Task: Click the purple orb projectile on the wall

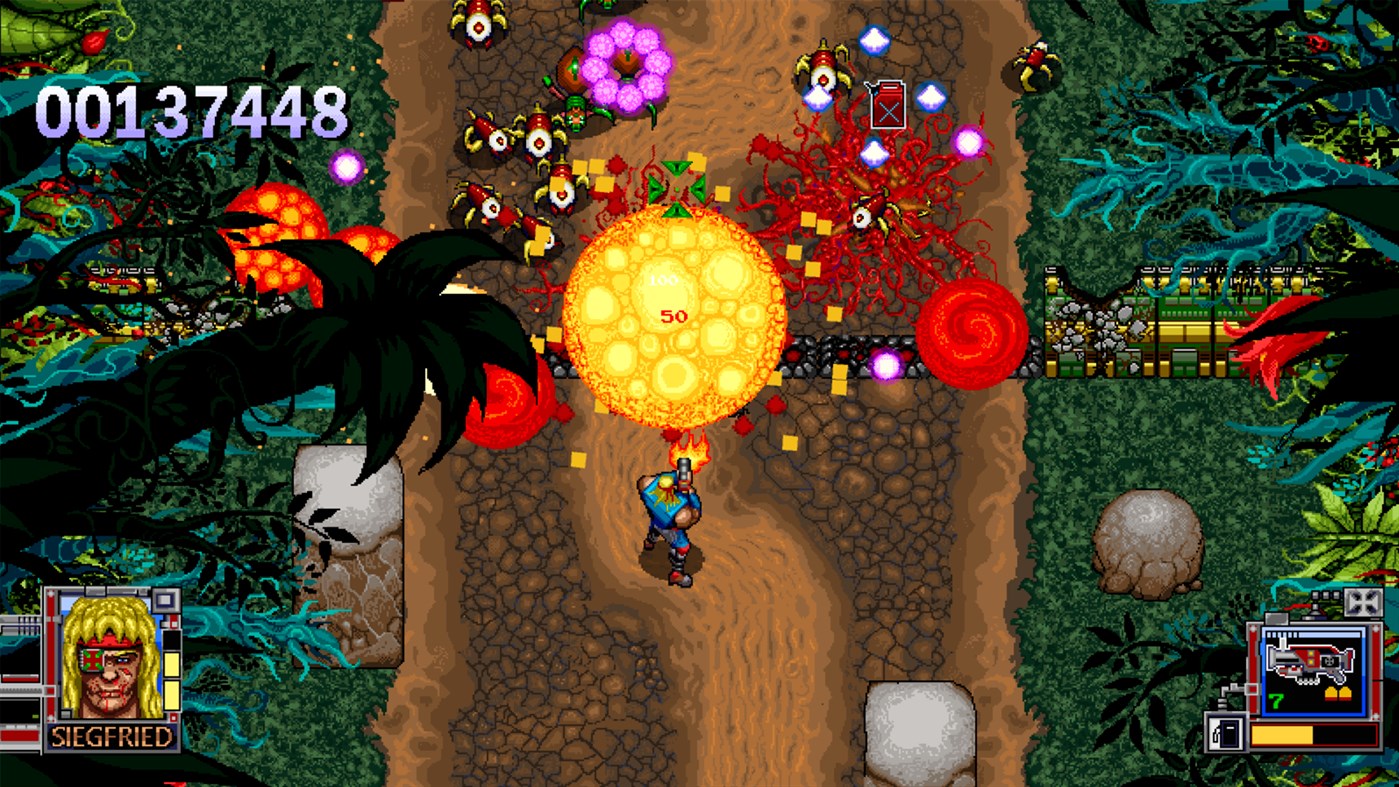Action: point(888,362)
